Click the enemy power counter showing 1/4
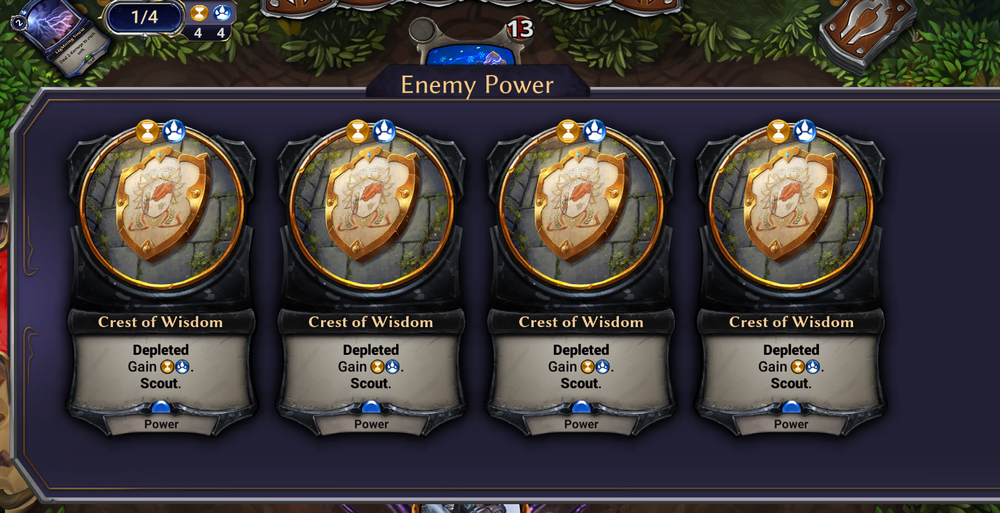Image resolution: width=1000 pixels, height=513 pixels. pyautogui.click(x=144, y=16)
